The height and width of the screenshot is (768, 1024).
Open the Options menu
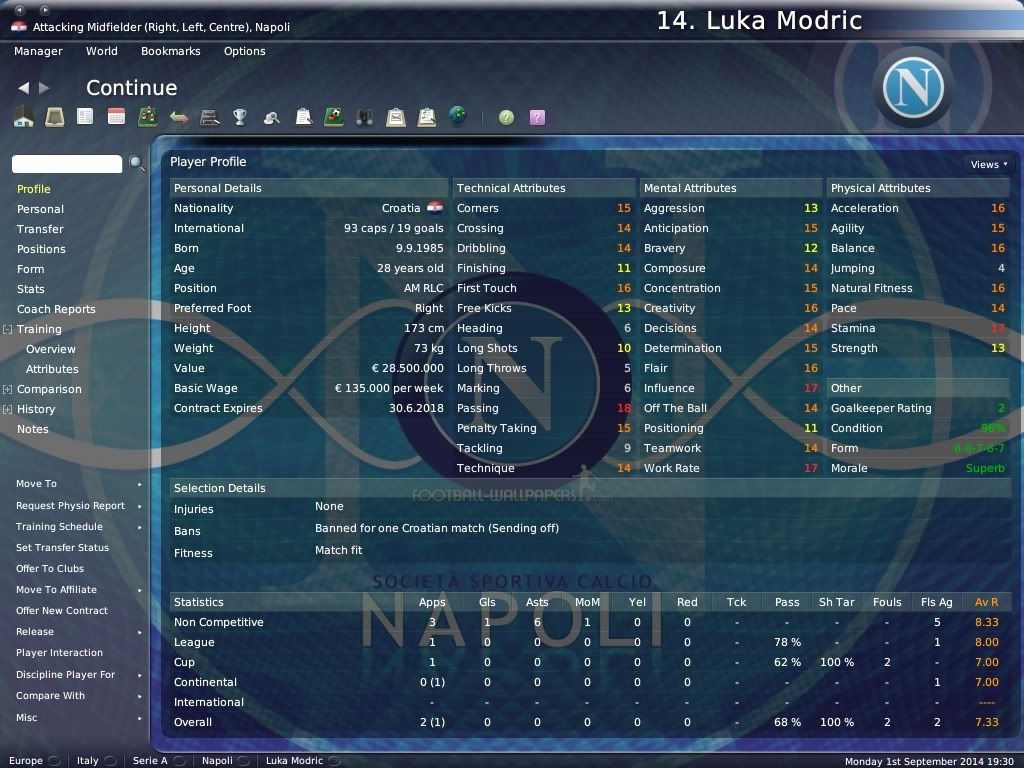(245, 51)
